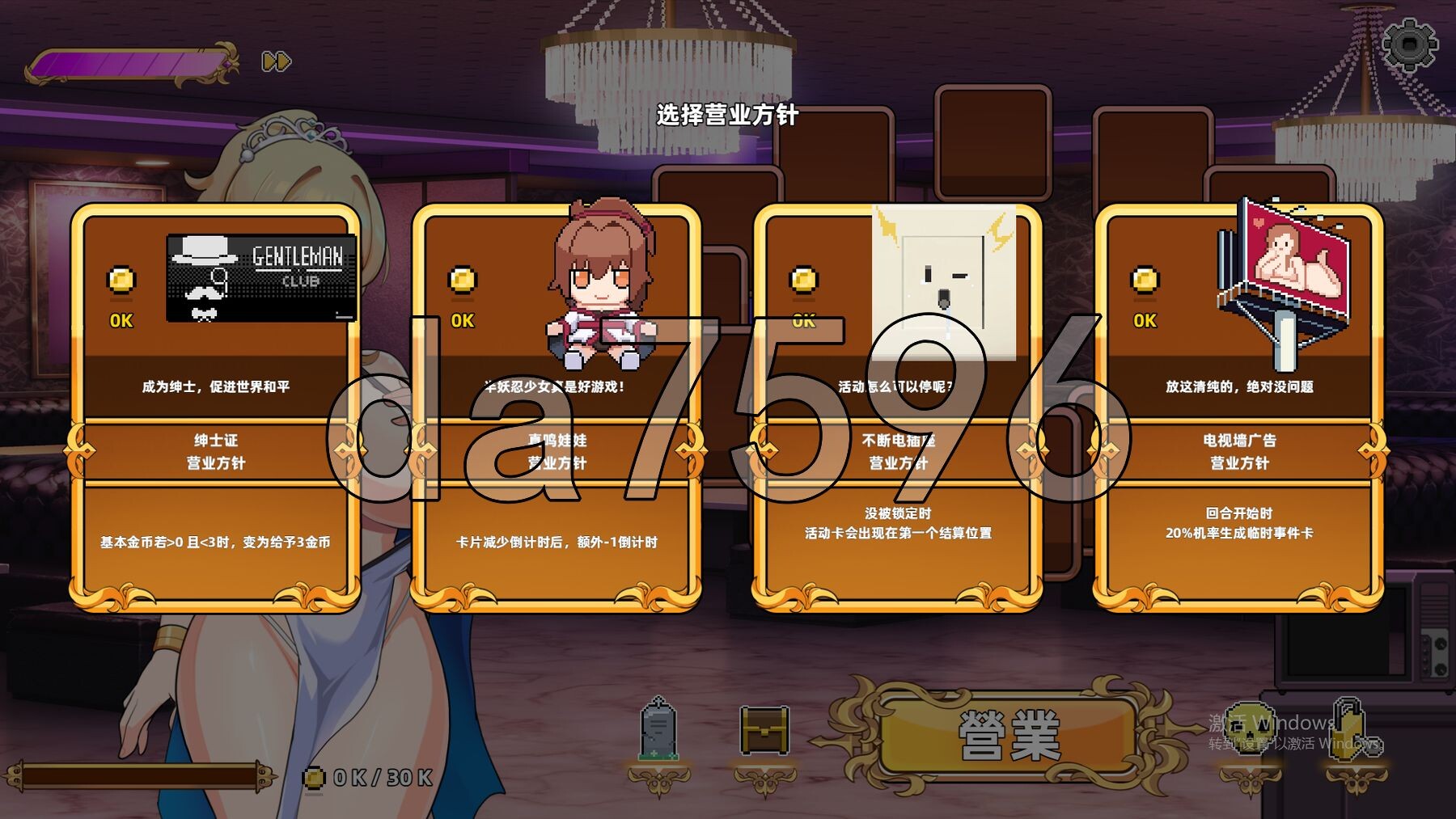The image size is (1456, 819).
Task: Click the billboard image on 电视墙广告 card
Action: [x=1286, y=267]
